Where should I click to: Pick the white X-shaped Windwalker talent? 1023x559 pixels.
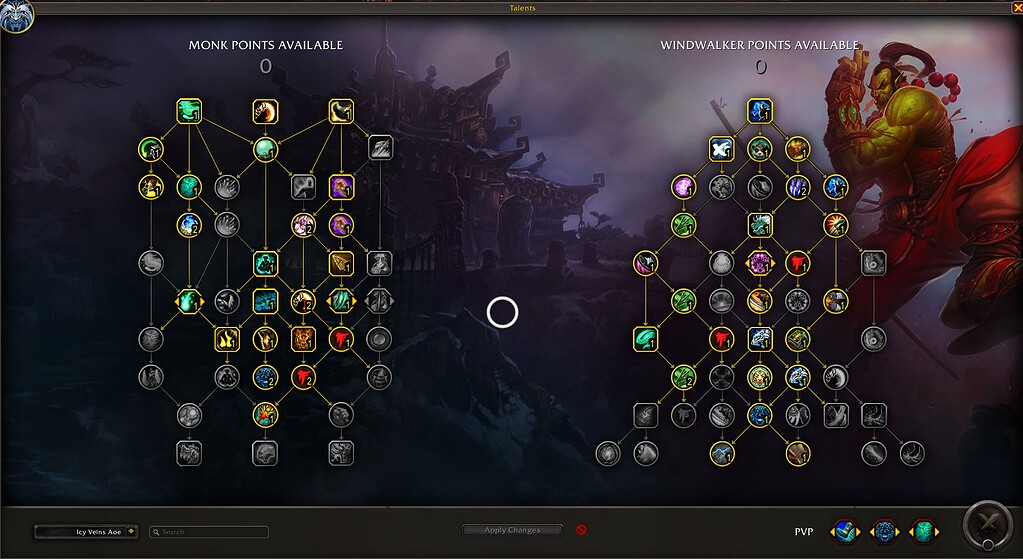(721, 149)
